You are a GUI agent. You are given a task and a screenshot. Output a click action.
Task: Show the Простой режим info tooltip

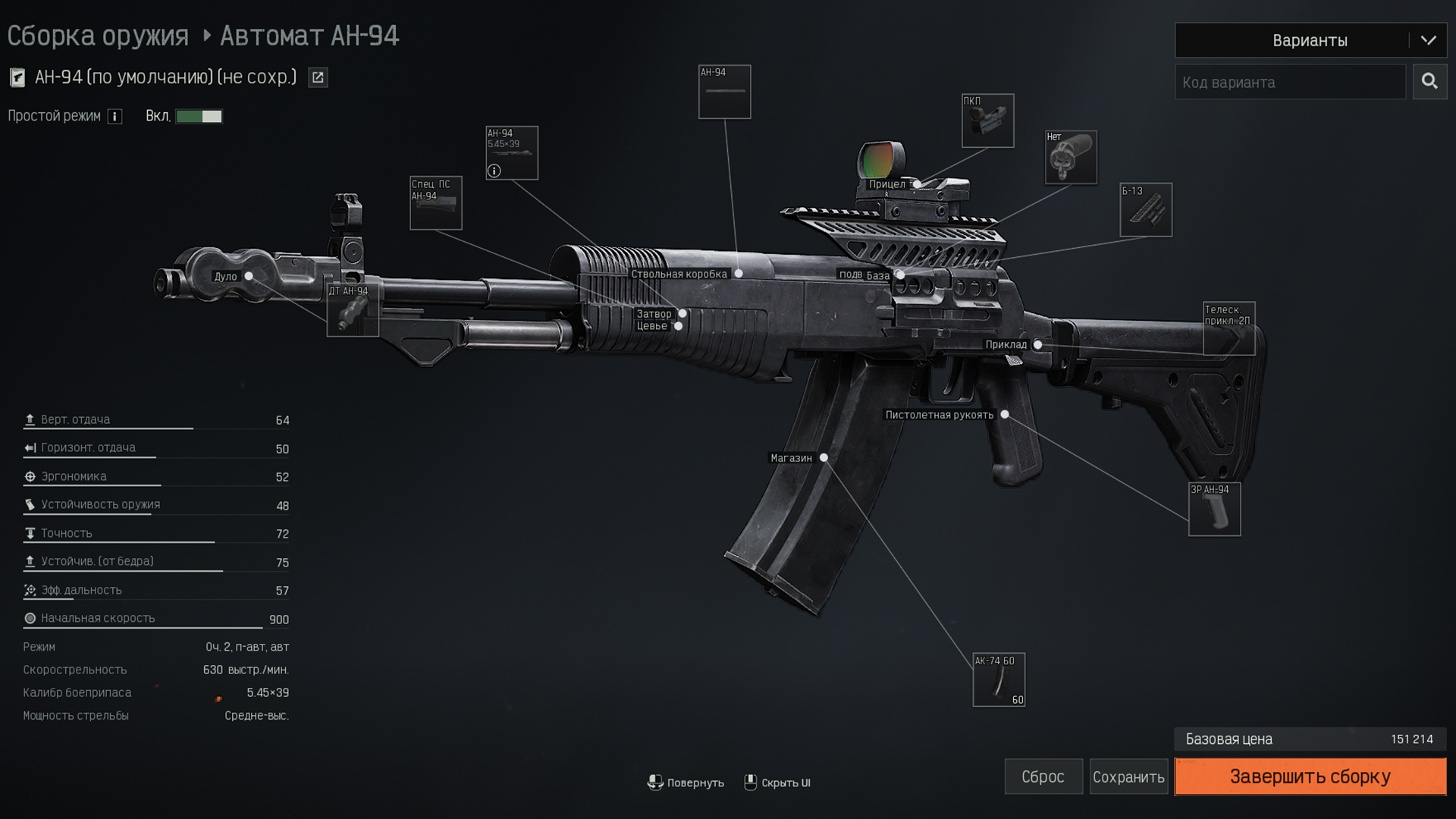click(115, 116)
